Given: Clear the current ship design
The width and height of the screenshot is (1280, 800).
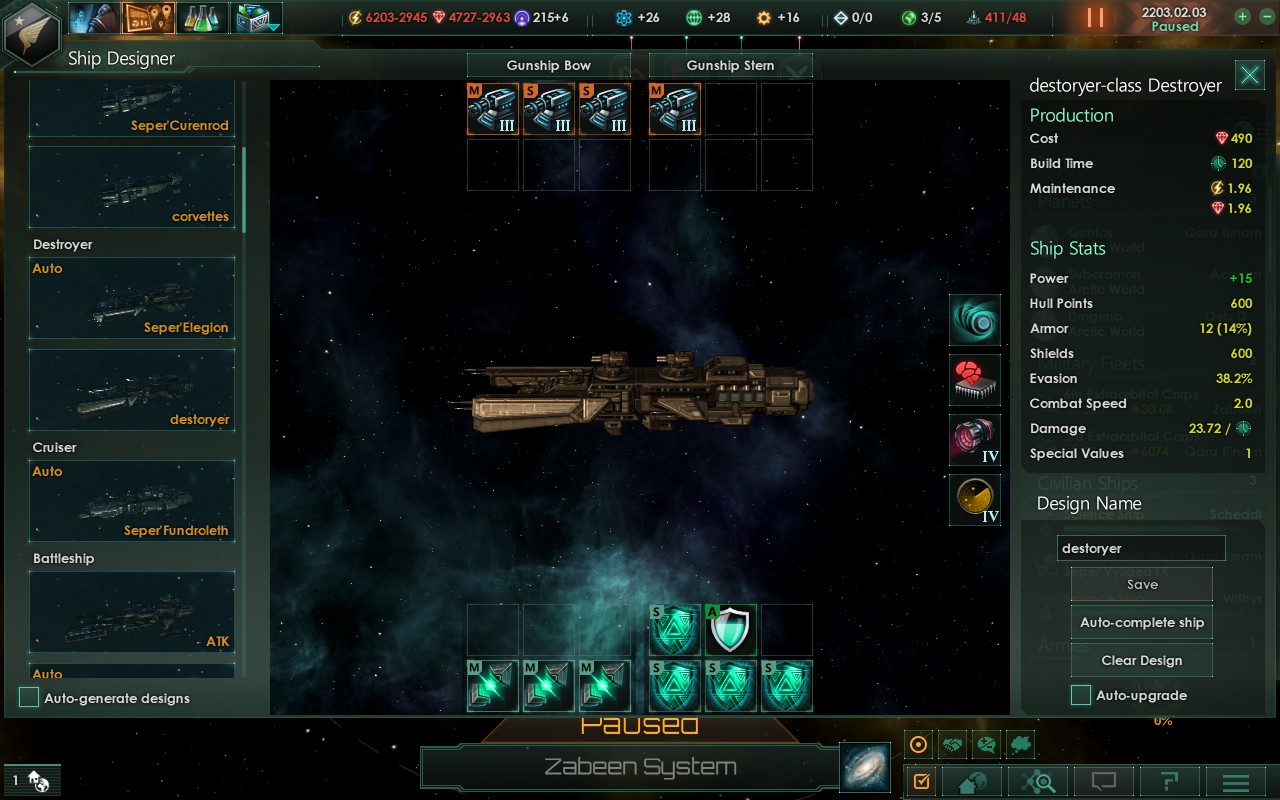Looking at the screenshot, I should [1141, 660].
